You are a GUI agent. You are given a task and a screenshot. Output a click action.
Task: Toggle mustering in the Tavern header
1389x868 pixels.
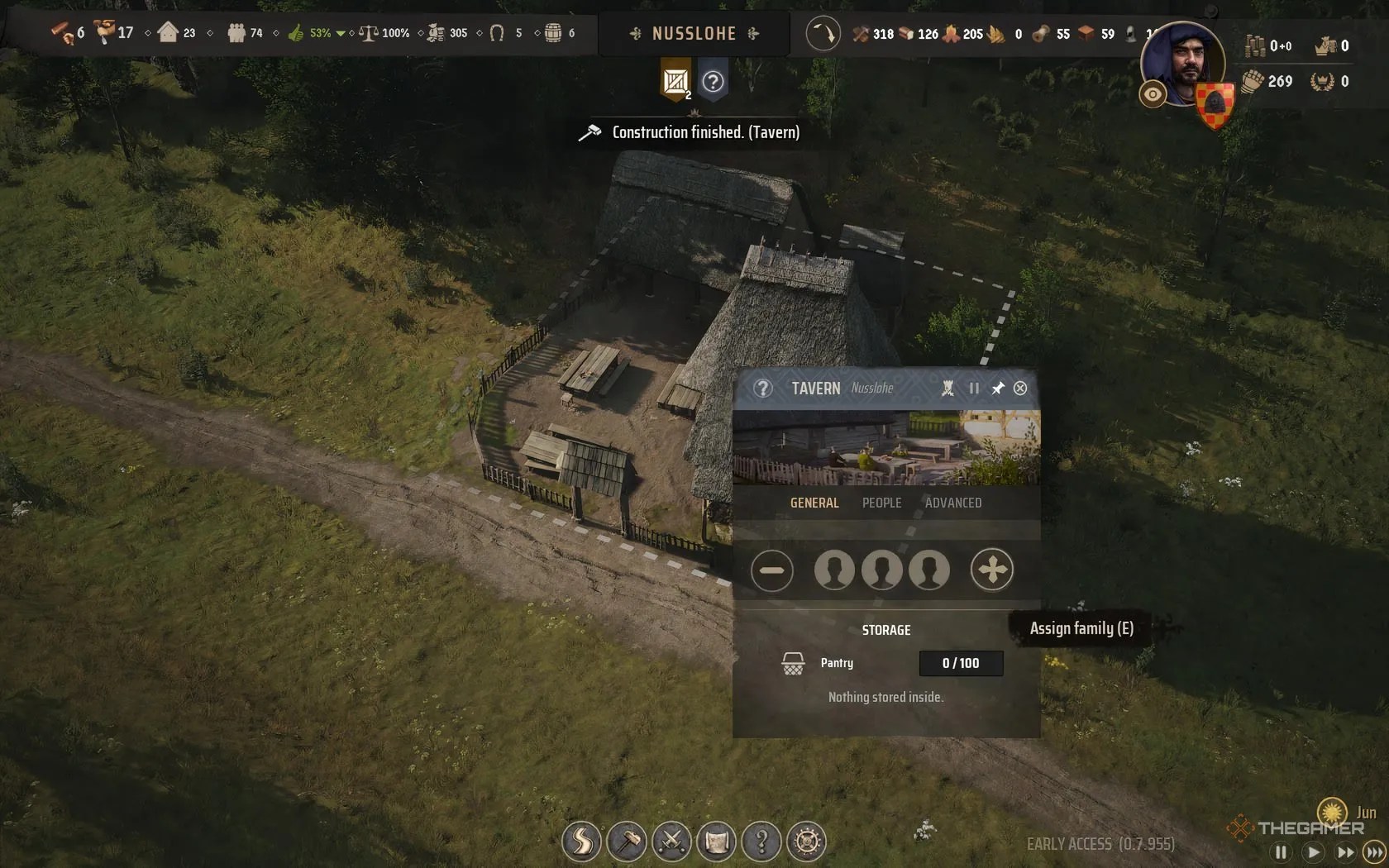coord(947,389)
